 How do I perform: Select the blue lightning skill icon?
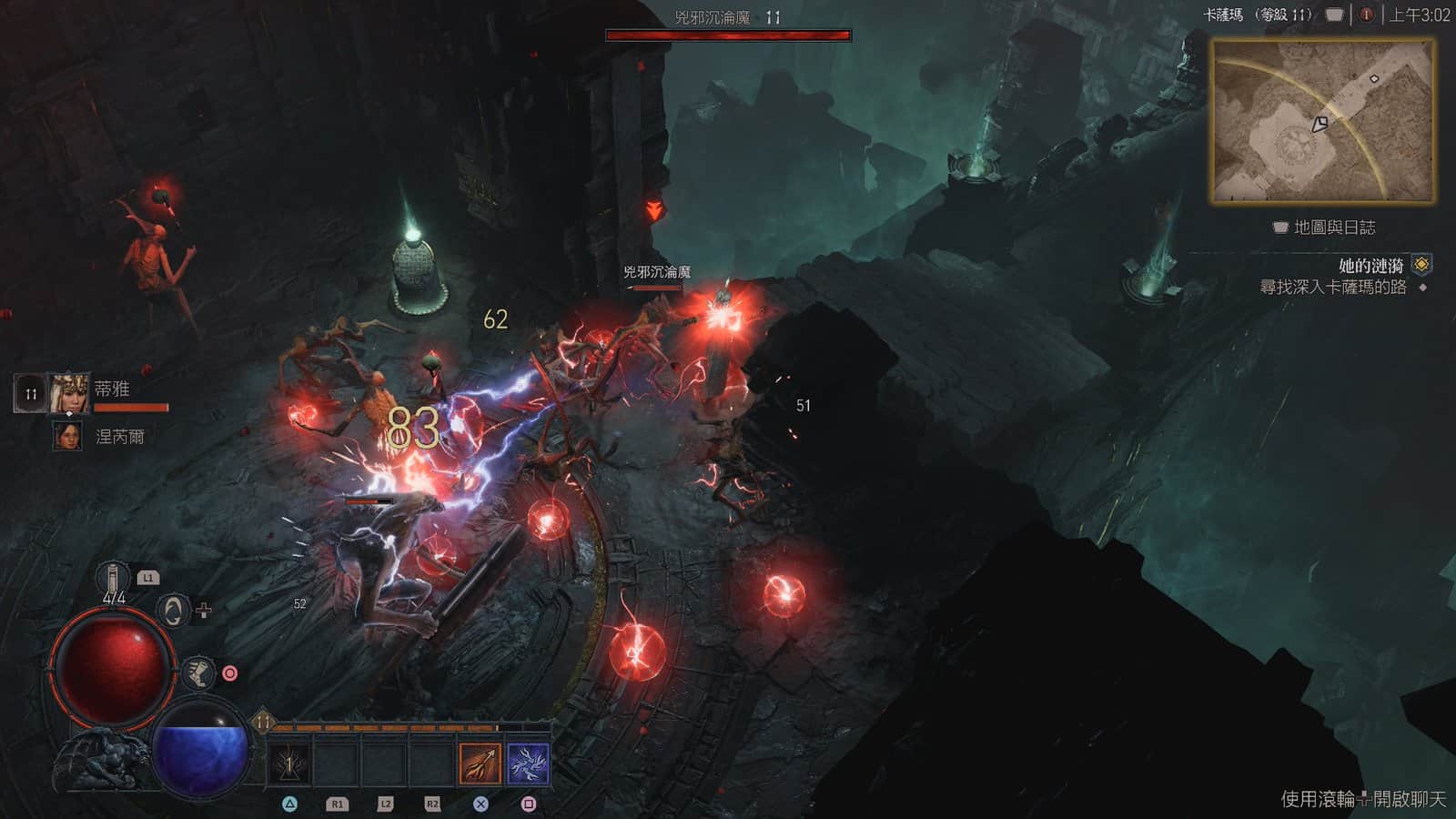pos(529,763)
